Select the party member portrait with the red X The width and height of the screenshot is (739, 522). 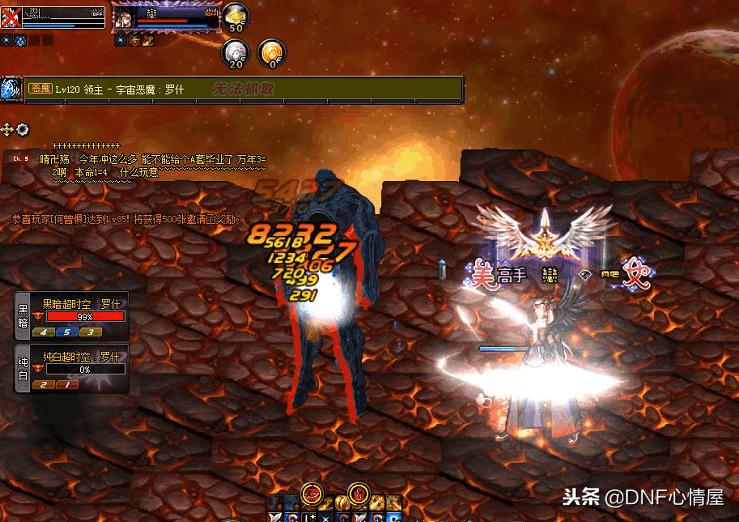click(x=12, y=17)
